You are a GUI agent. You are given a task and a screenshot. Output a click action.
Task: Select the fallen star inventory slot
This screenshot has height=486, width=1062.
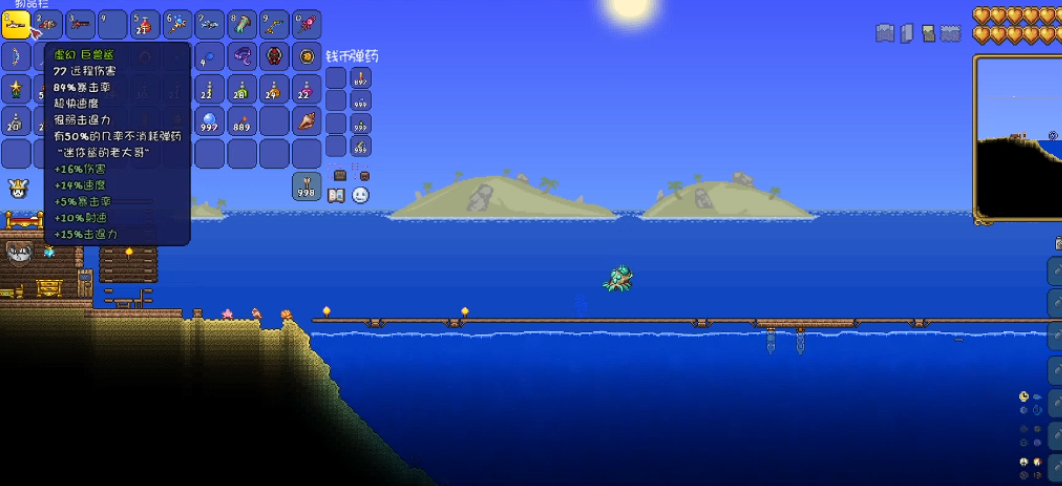[15, 89]
